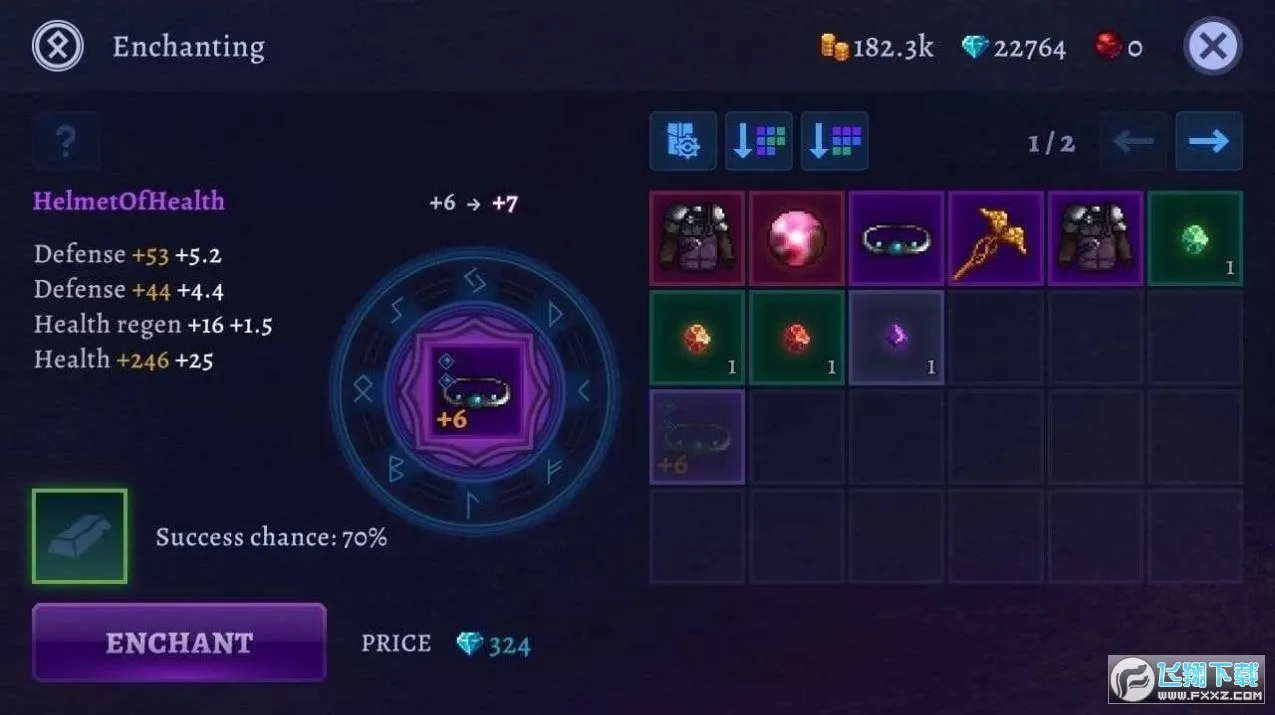Choose the golden staff item
Viewport: 1275px width, 715px height.
[995, 239]
